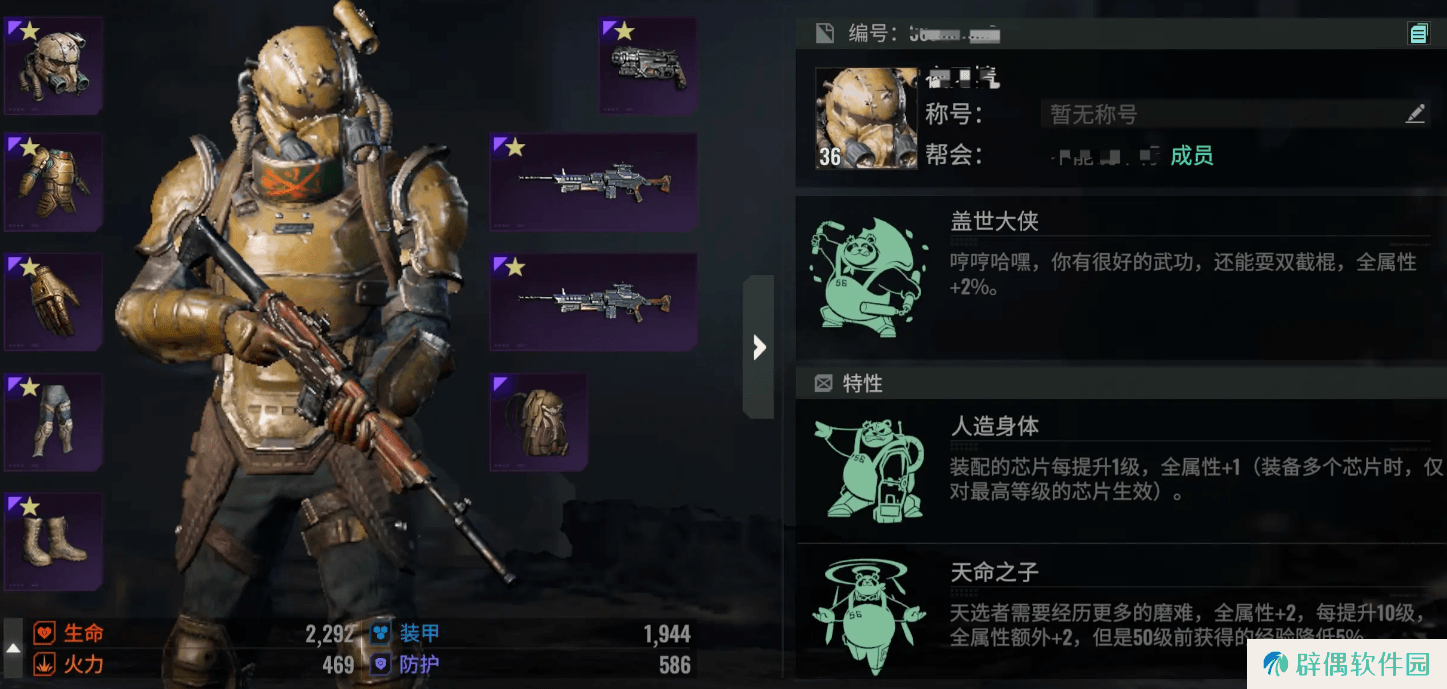Open the backpack equipment slot
This screenshot has height=689, width=1447.
pyautogui.click(x=539, y=421)
